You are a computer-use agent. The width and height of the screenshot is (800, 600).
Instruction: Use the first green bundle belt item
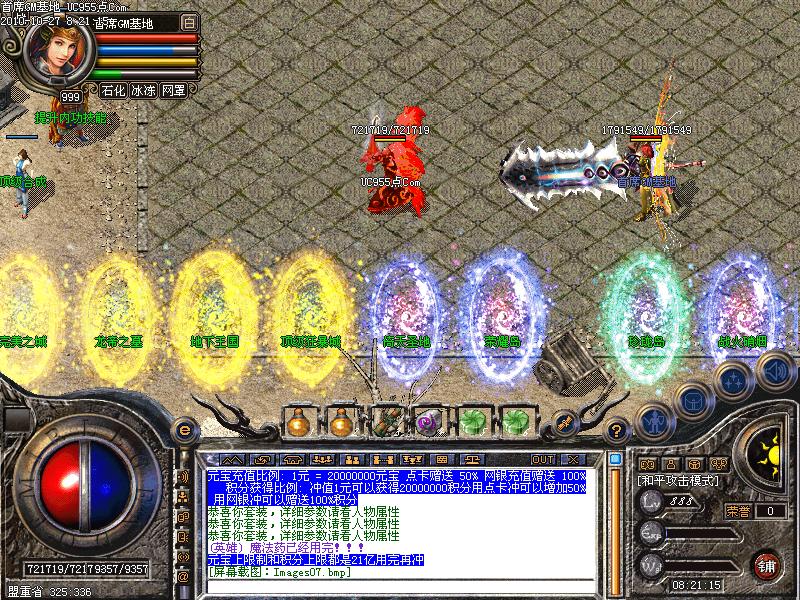pos(471,422)
